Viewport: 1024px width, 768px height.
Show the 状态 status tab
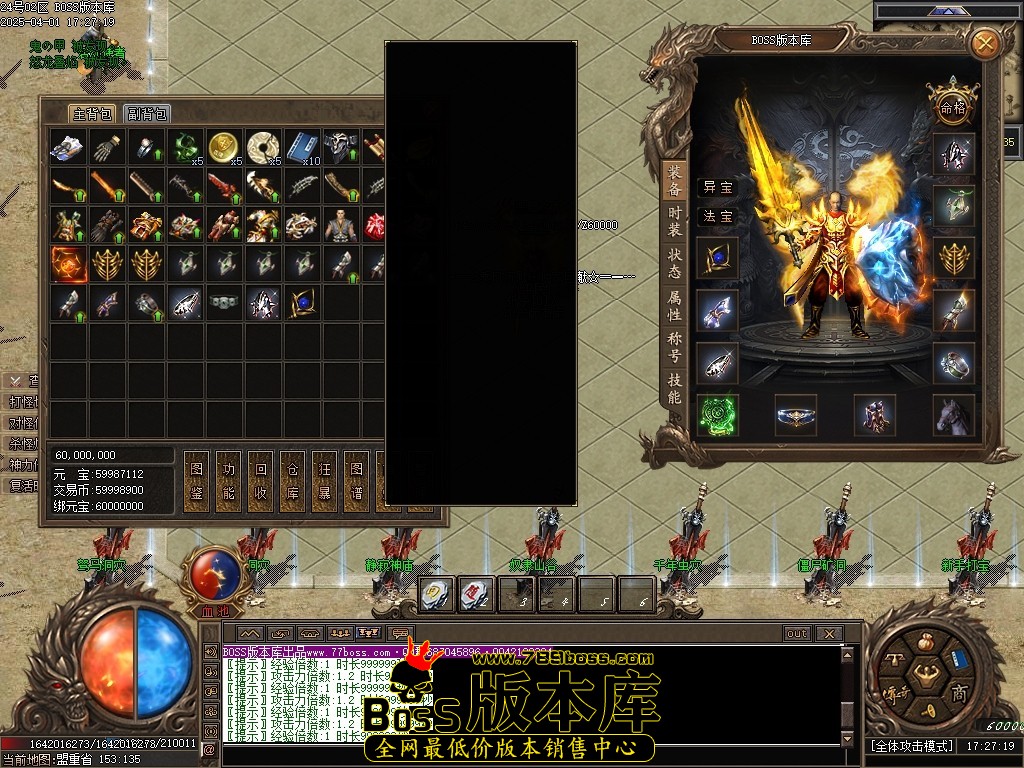click(x=675, y=263)
